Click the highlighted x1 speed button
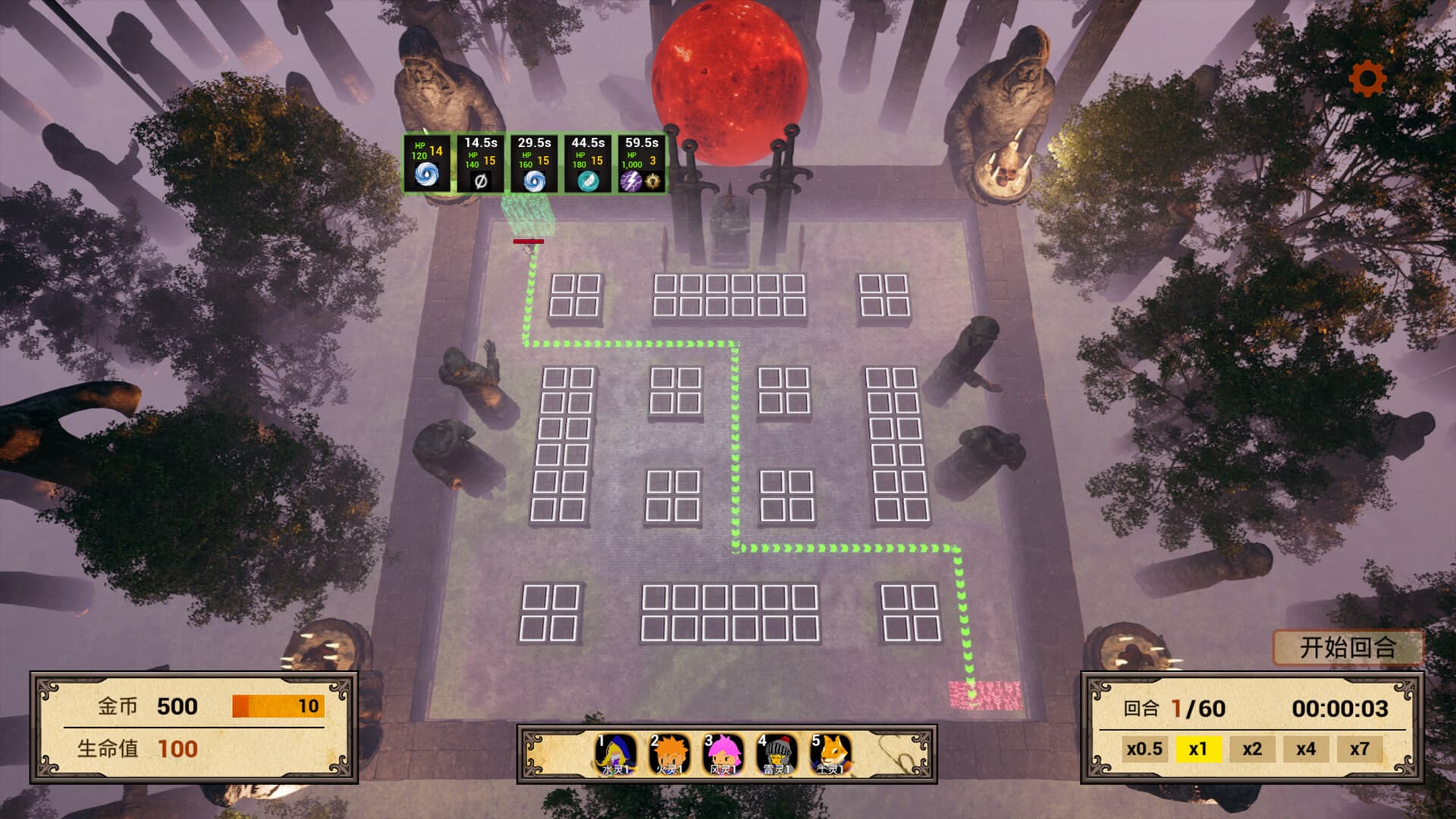The image size is (1456, 819). tap(1199, 749)
